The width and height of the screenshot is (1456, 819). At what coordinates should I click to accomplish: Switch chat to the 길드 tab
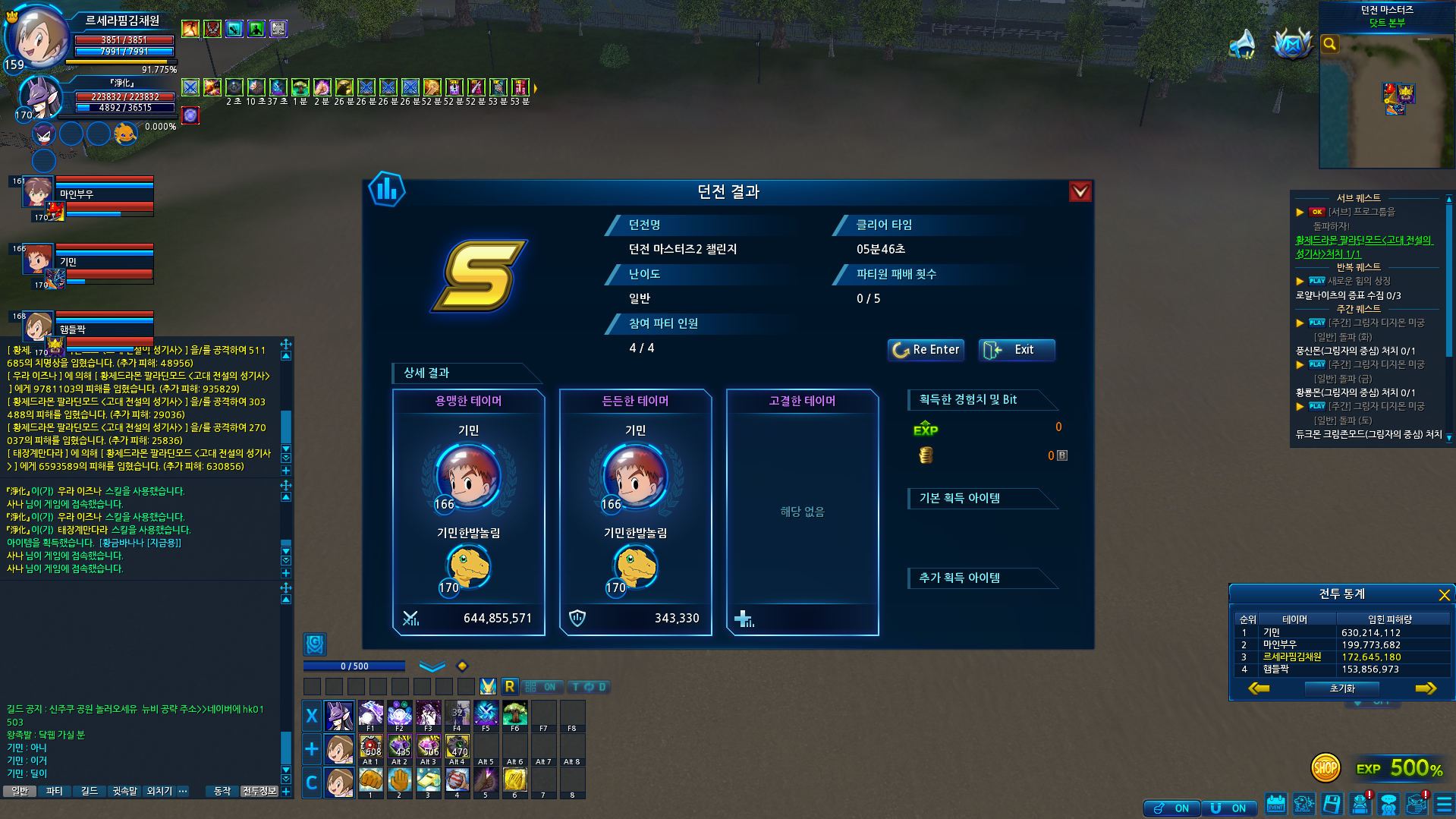coord(90,791)
